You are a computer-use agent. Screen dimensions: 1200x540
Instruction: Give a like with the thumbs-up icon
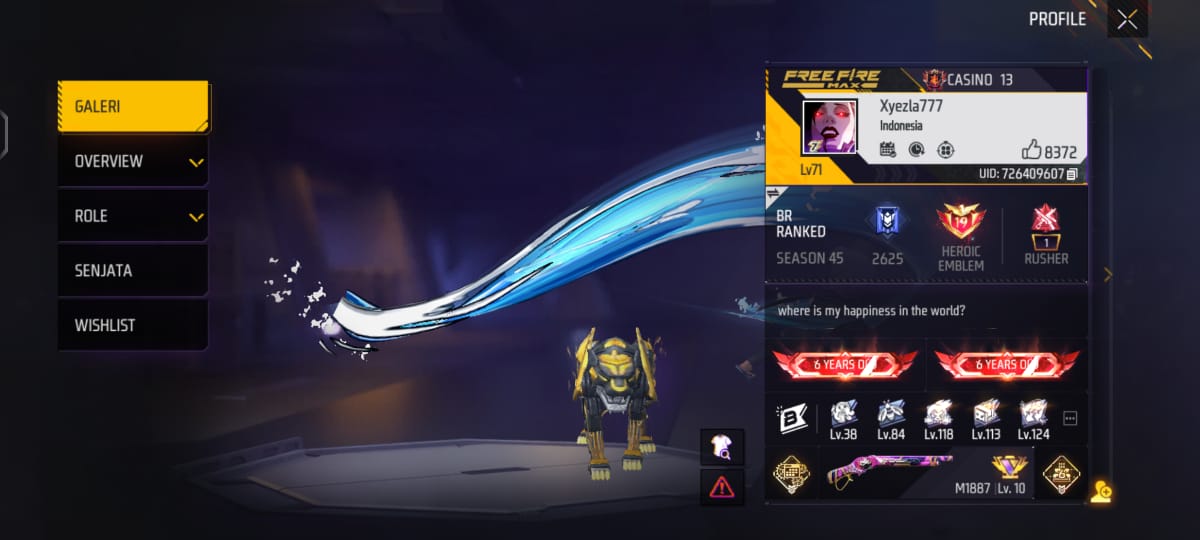point(1032,150)
